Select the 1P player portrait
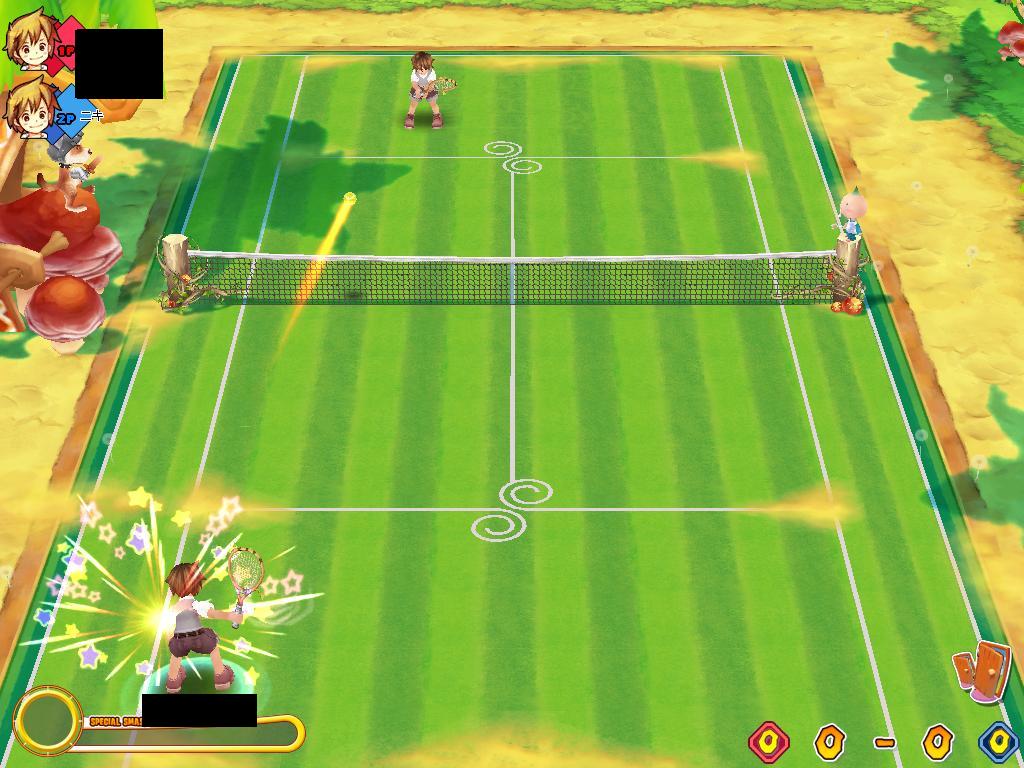 click(x=29, y=39)
